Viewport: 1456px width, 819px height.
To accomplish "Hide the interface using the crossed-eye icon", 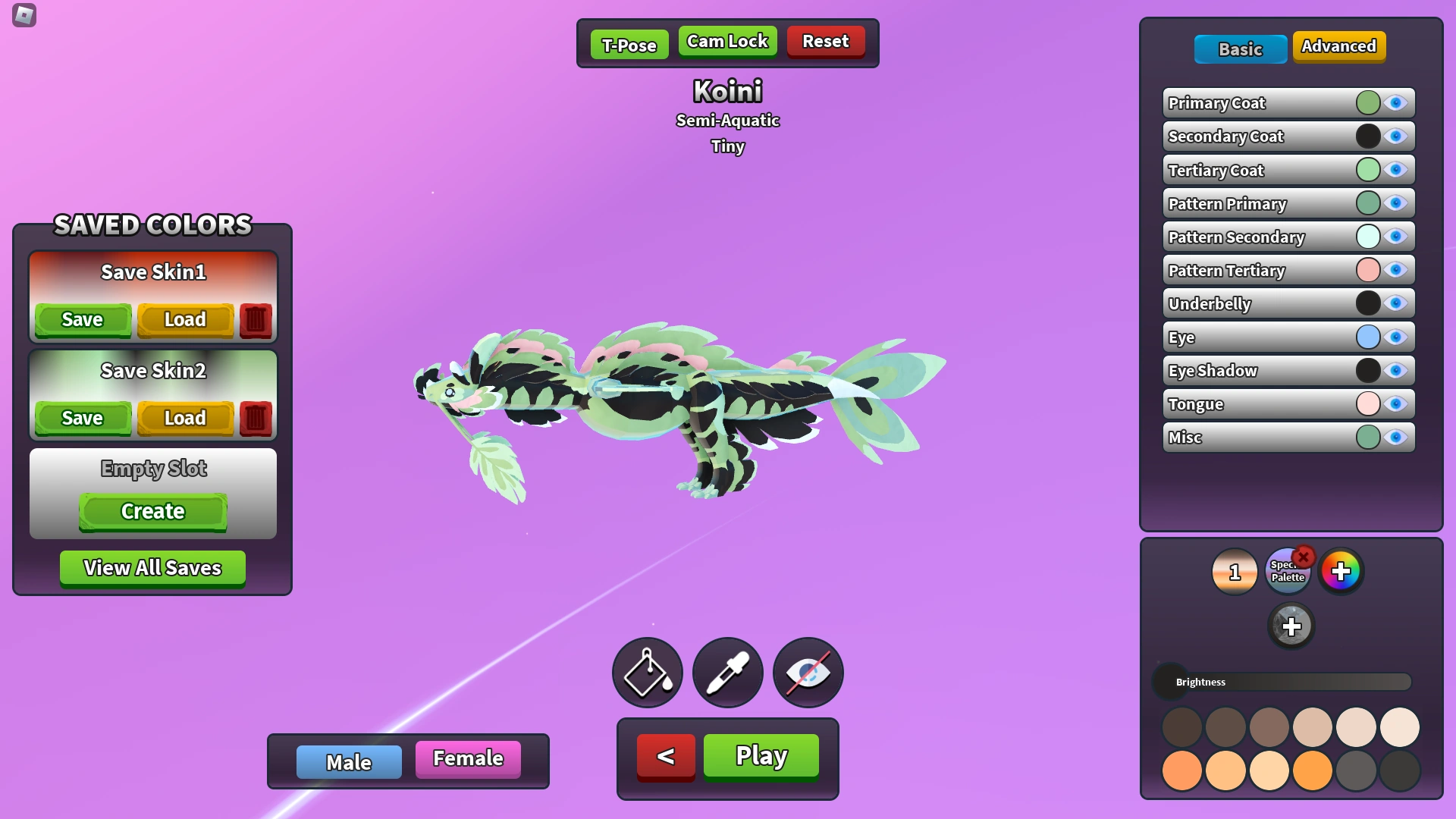I will [x=808, y=672].
